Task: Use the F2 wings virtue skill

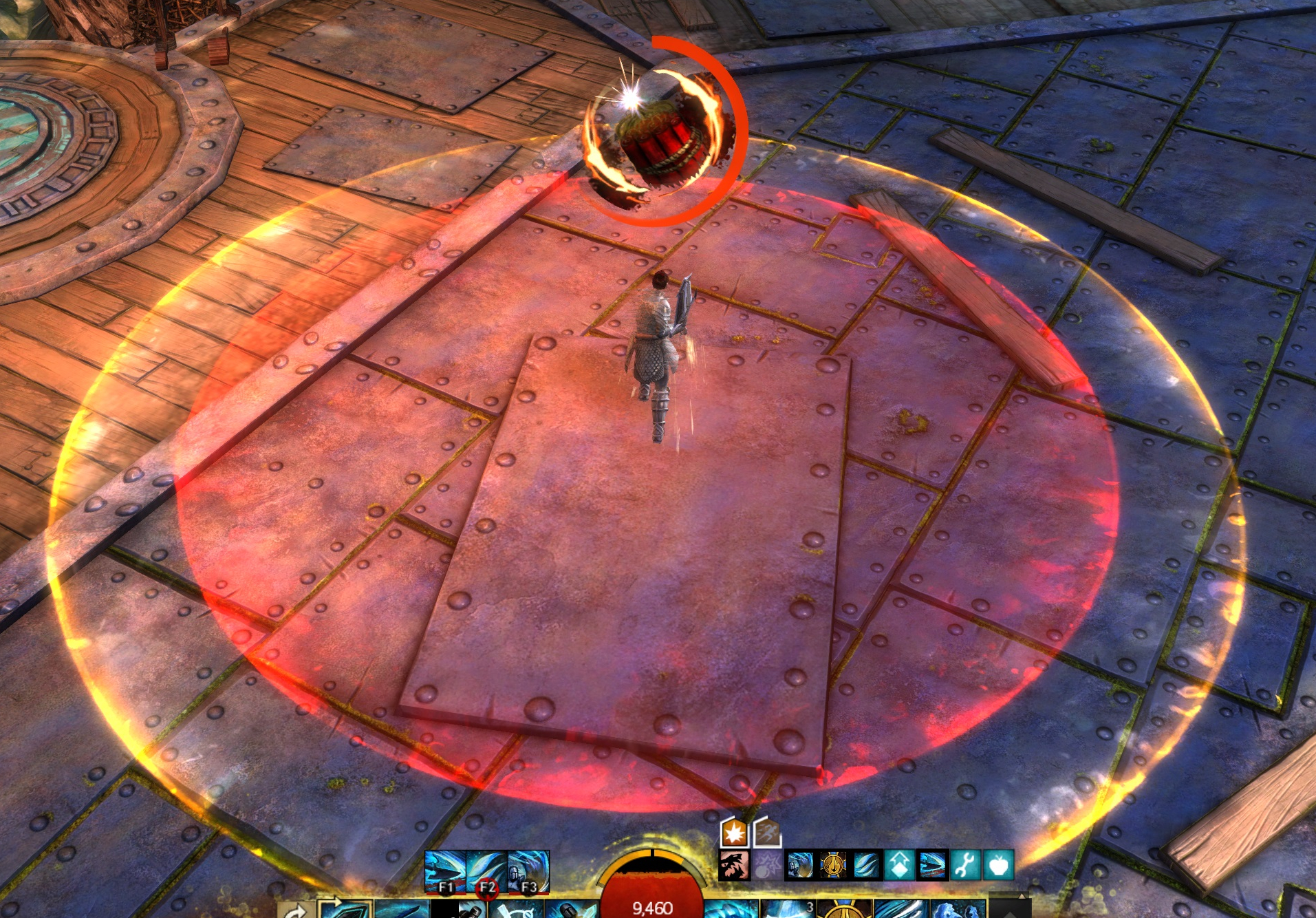Action: pyautogui.click(x=487, y=872)
